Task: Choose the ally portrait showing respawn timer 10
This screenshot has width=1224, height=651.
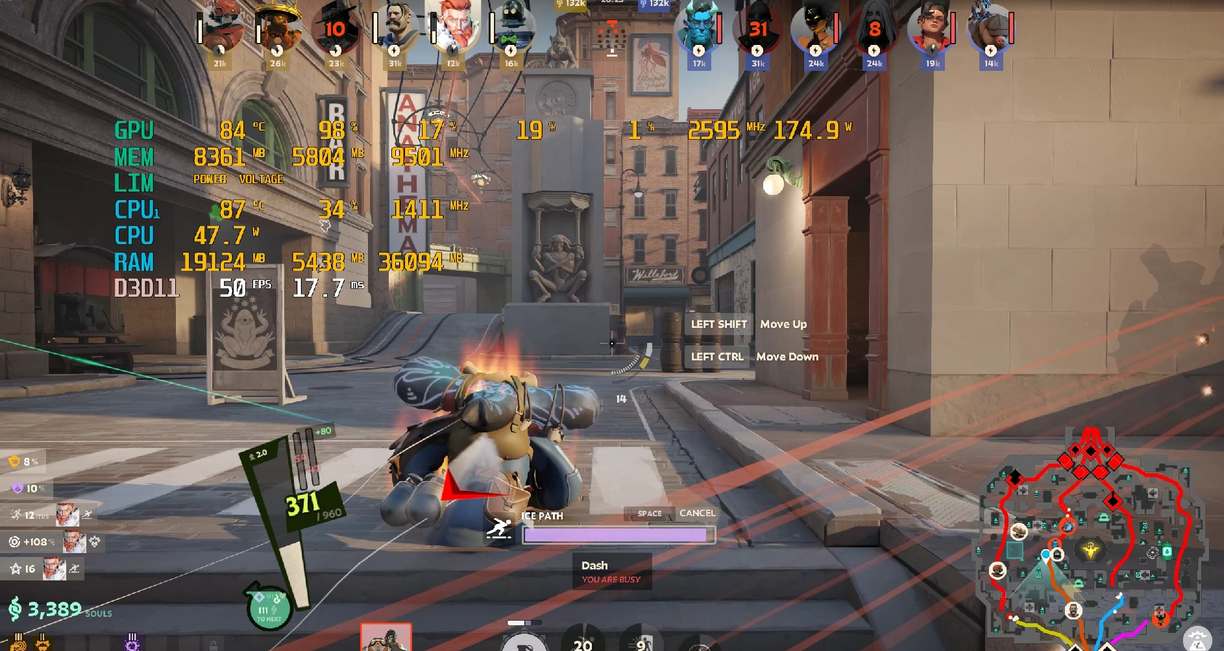Action: [x=335, y=31]
